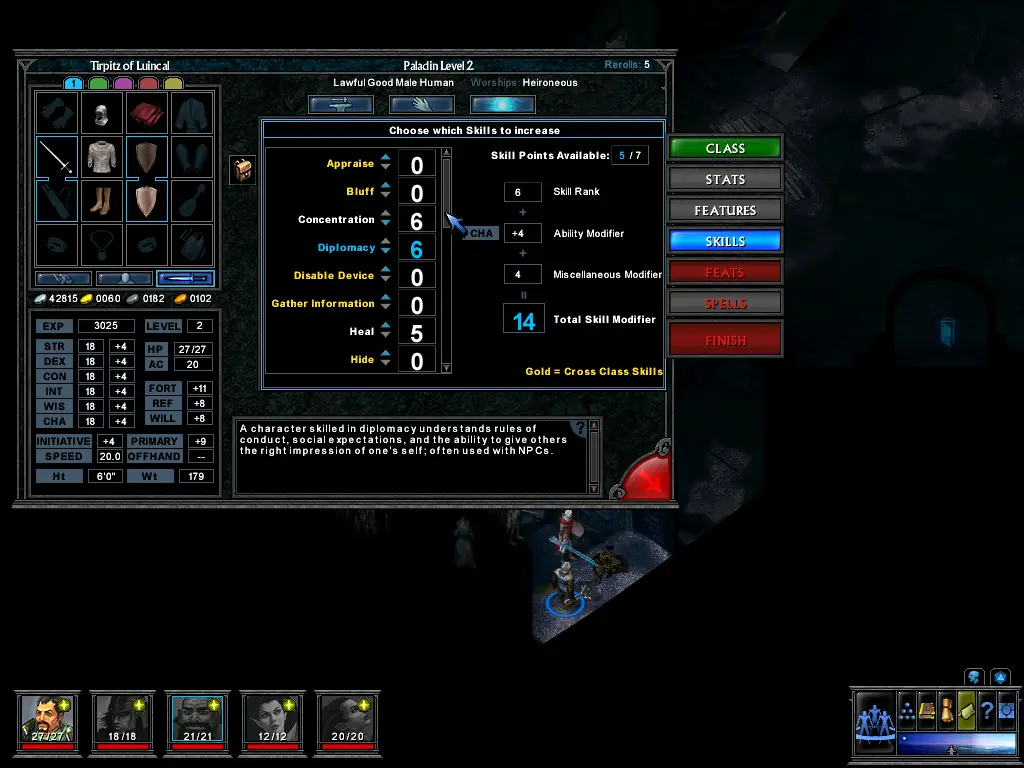Open the CLASS section of level-up

pyautogui.click(x=725, y=148)
